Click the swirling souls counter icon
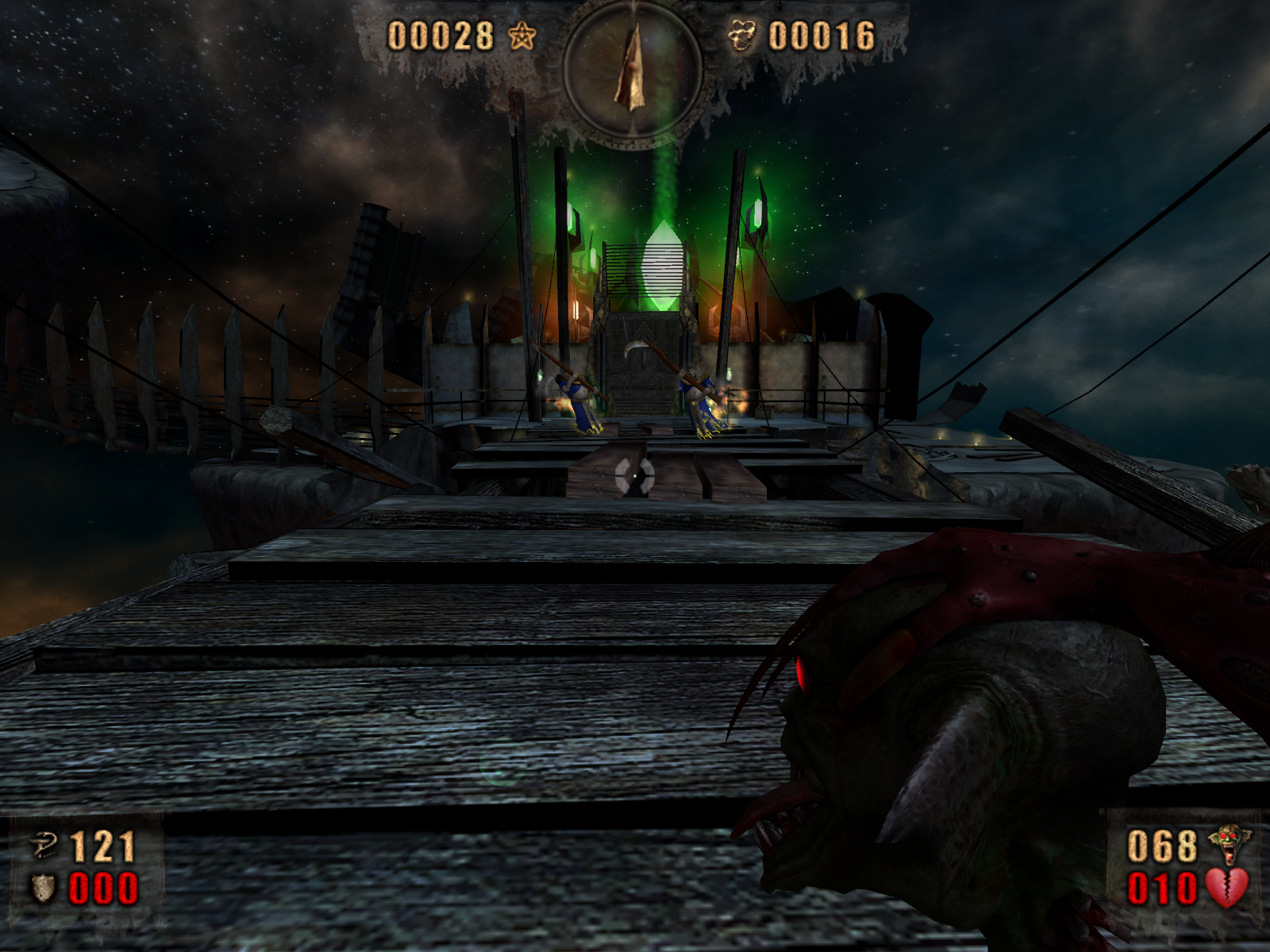The width and height of the screenshot is (1270, 952). [x=742, y=36]
